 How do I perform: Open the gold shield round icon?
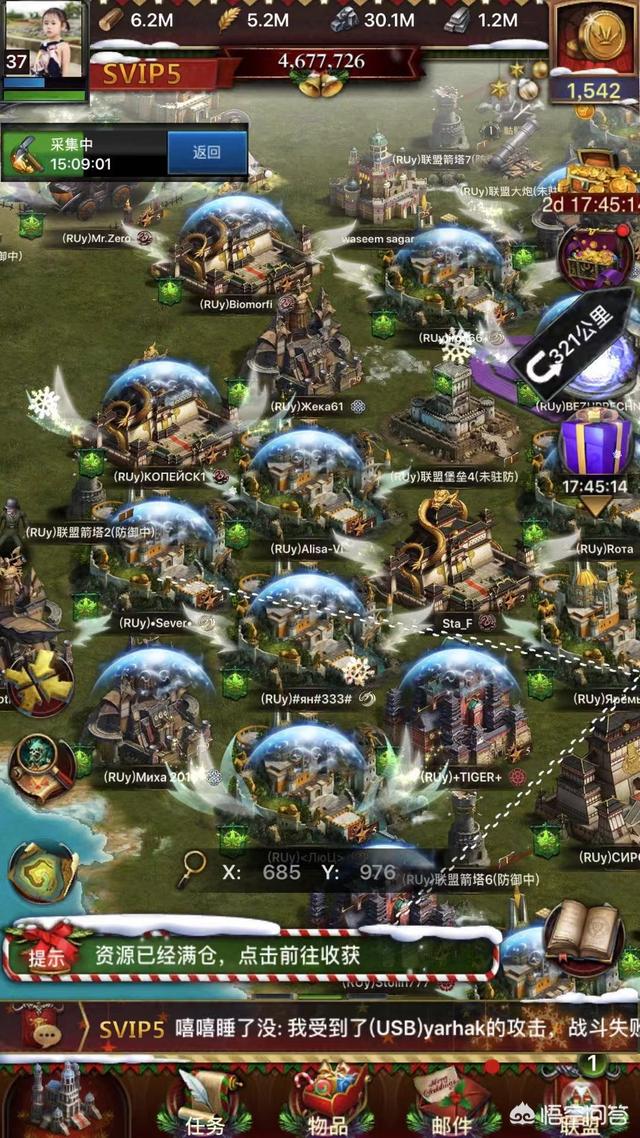pyautogui.click(x=44, y=870)
